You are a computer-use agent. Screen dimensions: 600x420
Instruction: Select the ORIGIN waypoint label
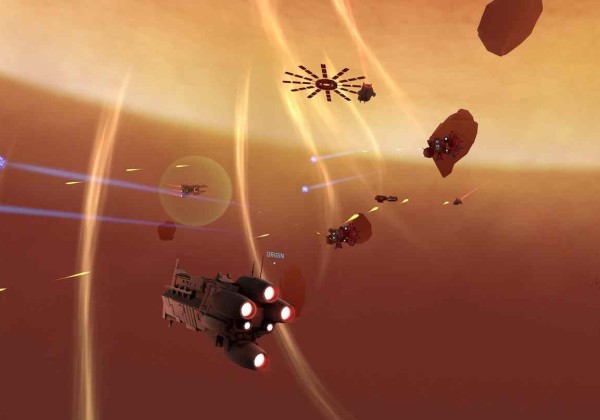coord(275,256)
